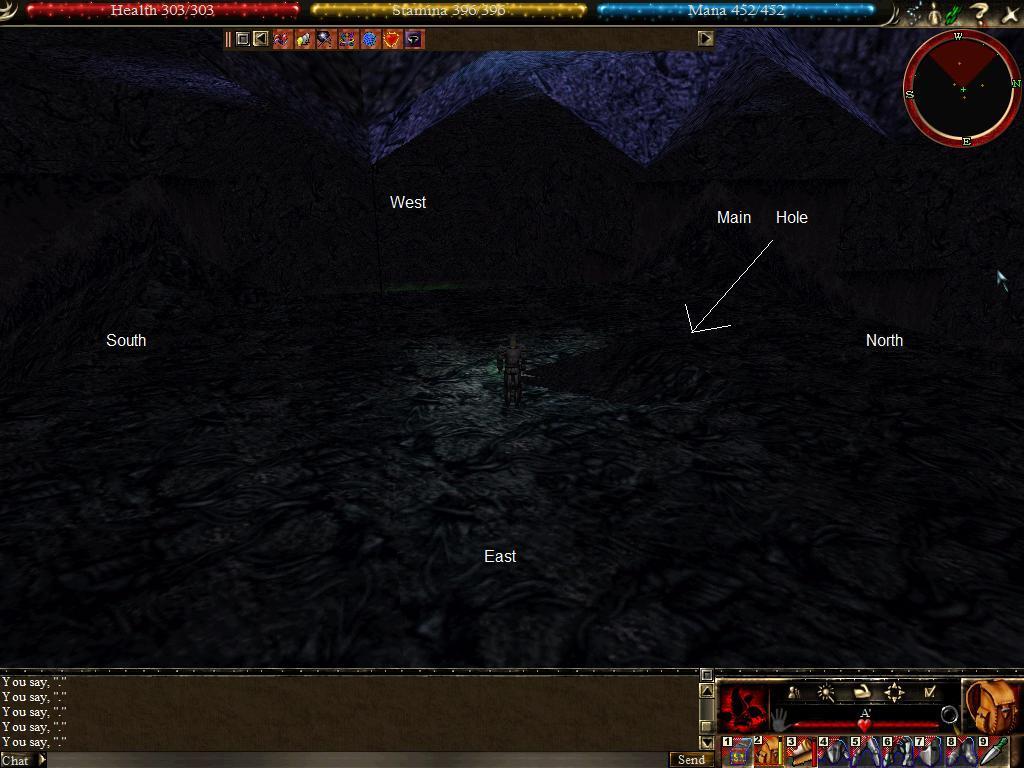Open the question mark help panel
The height and width of the screenshot is (768, 1024).
click(981, 14)
